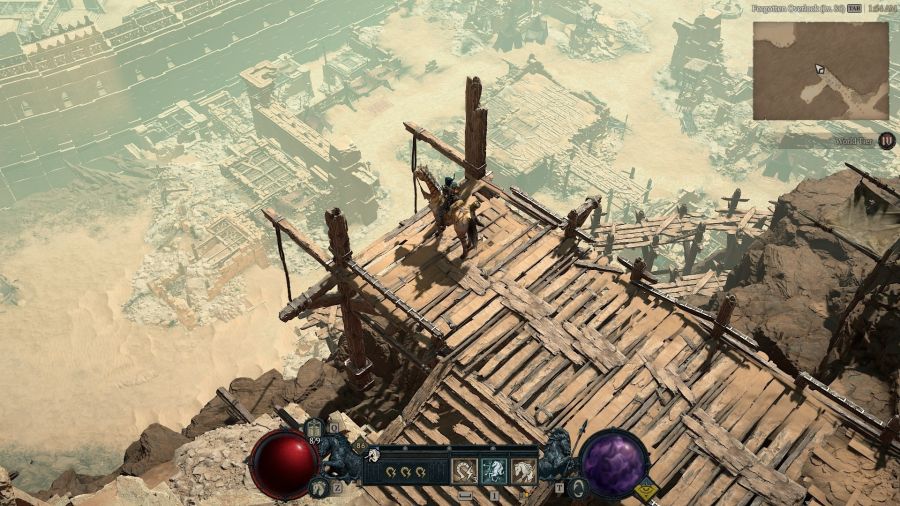
Task: Click the mount horse icon beside health globe
Action: click(317, 487)
